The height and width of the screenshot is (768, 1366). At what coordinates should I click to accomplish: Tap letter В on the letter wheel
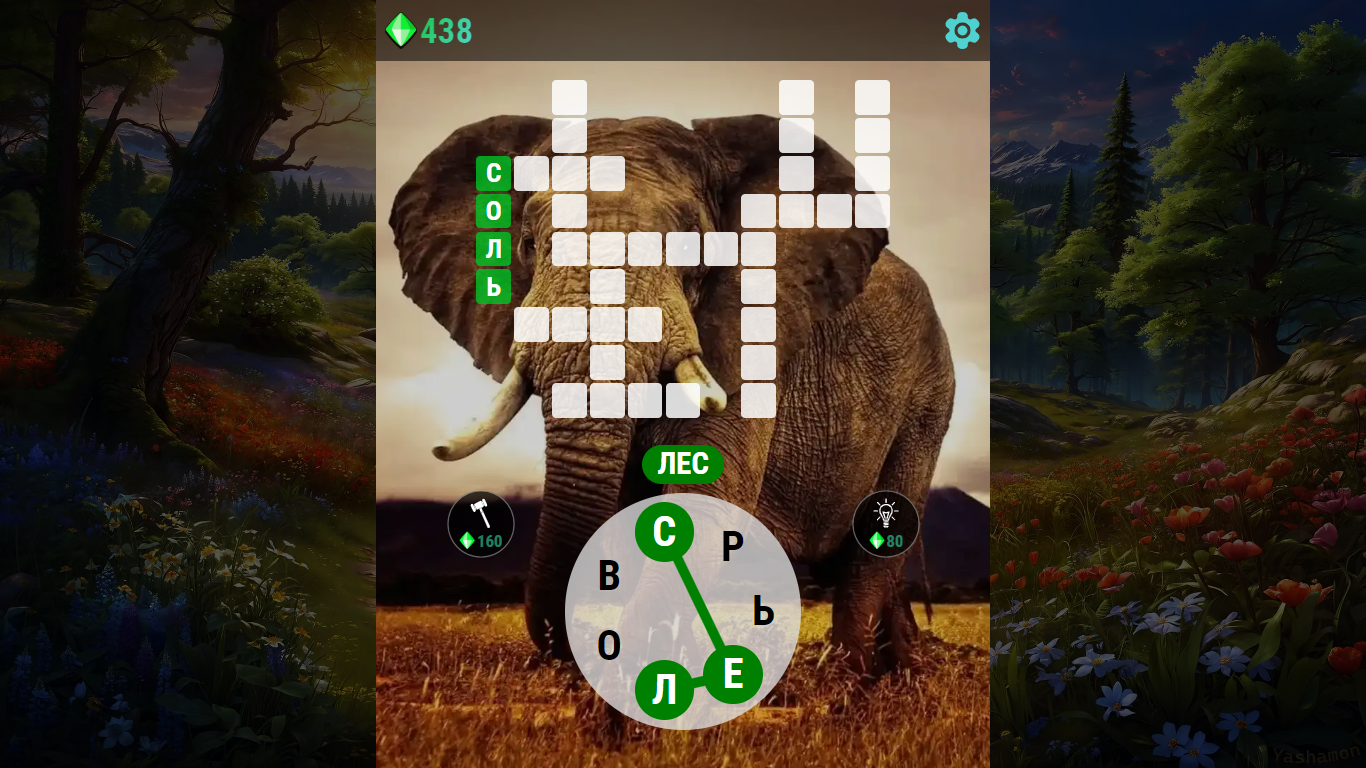click(609, 574)
